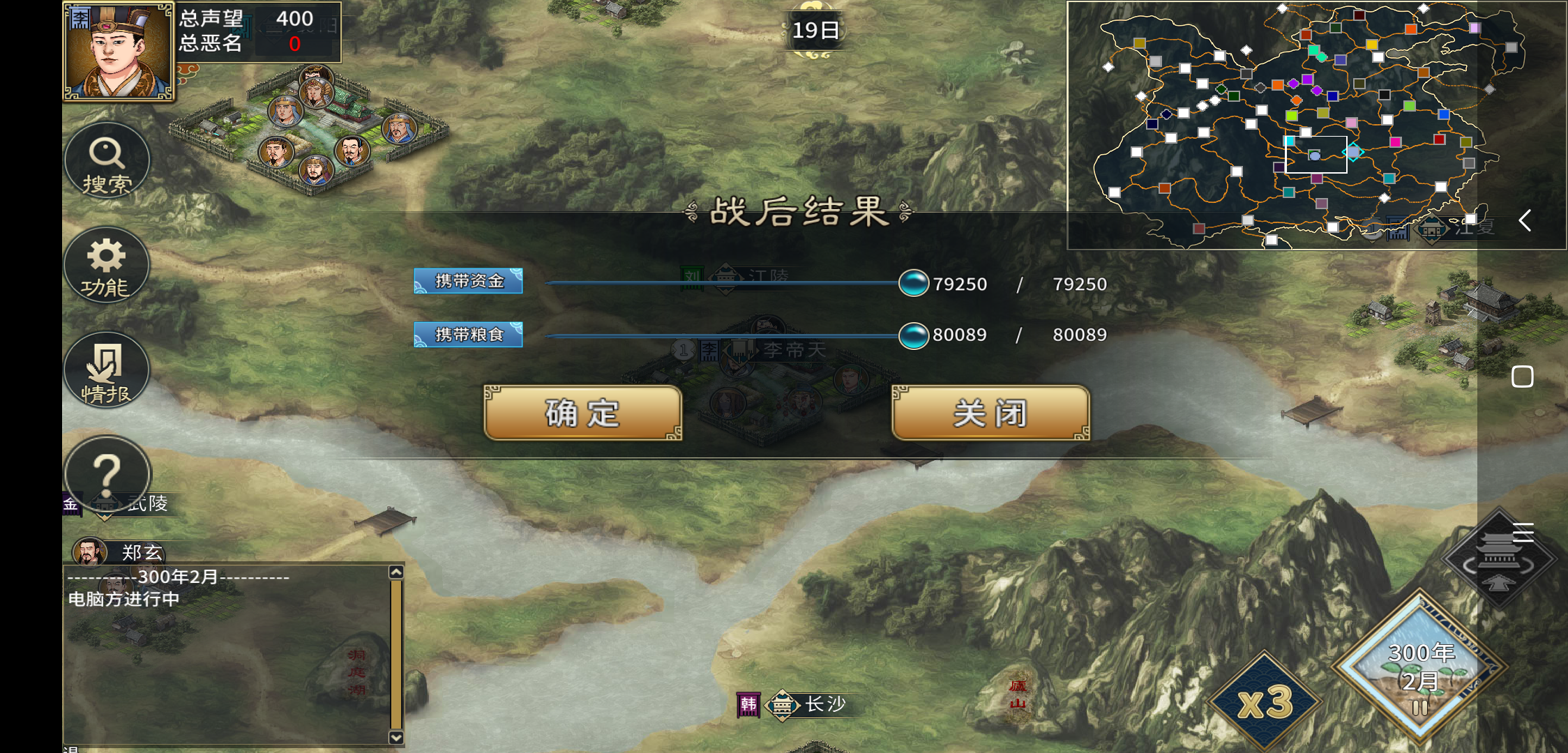Toggle the x3 game speed button
Viewport: 1568px width, 753px height.
1264,701
